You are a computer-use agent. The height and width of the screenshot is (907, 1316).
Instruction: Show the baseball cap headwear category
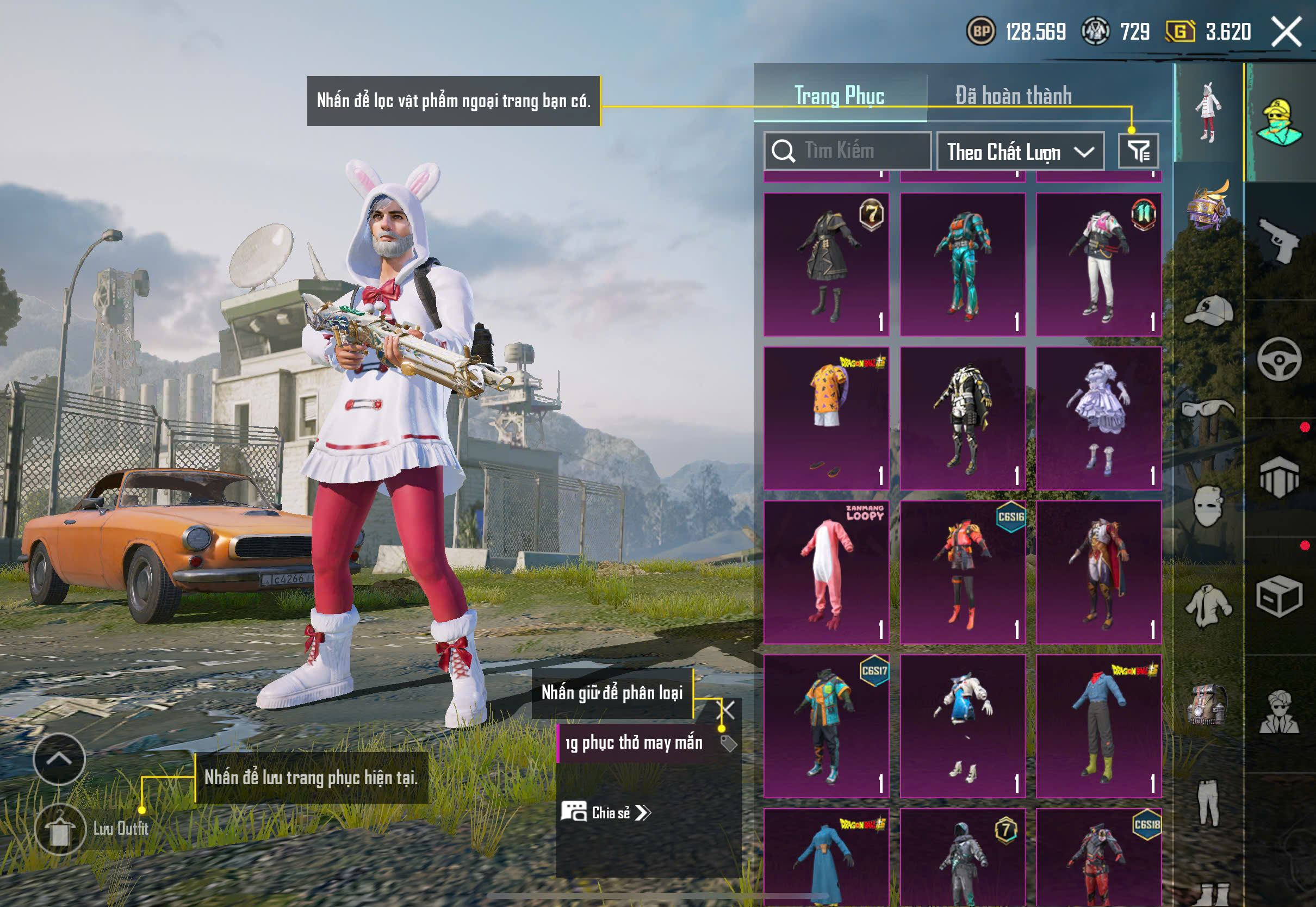[x=1209, y=311]
